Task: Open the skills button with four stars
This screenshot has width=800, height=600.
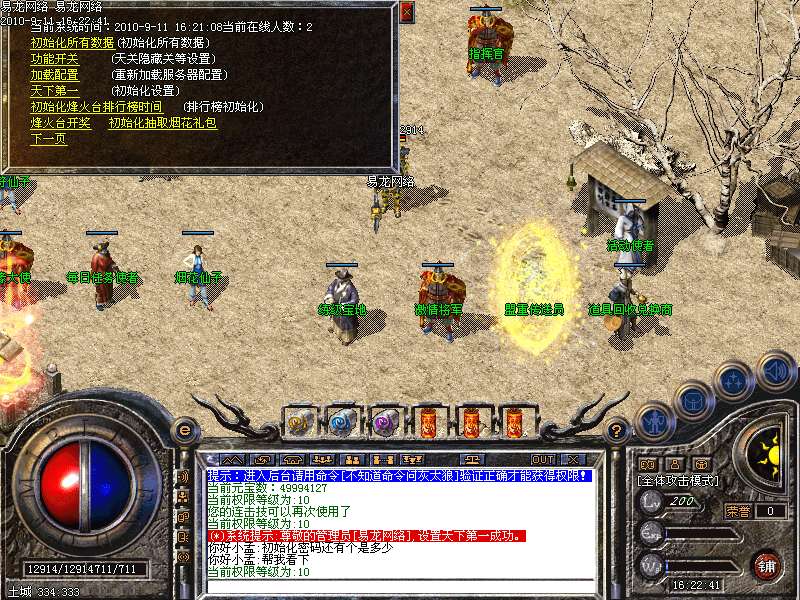Action: point(734,381)
